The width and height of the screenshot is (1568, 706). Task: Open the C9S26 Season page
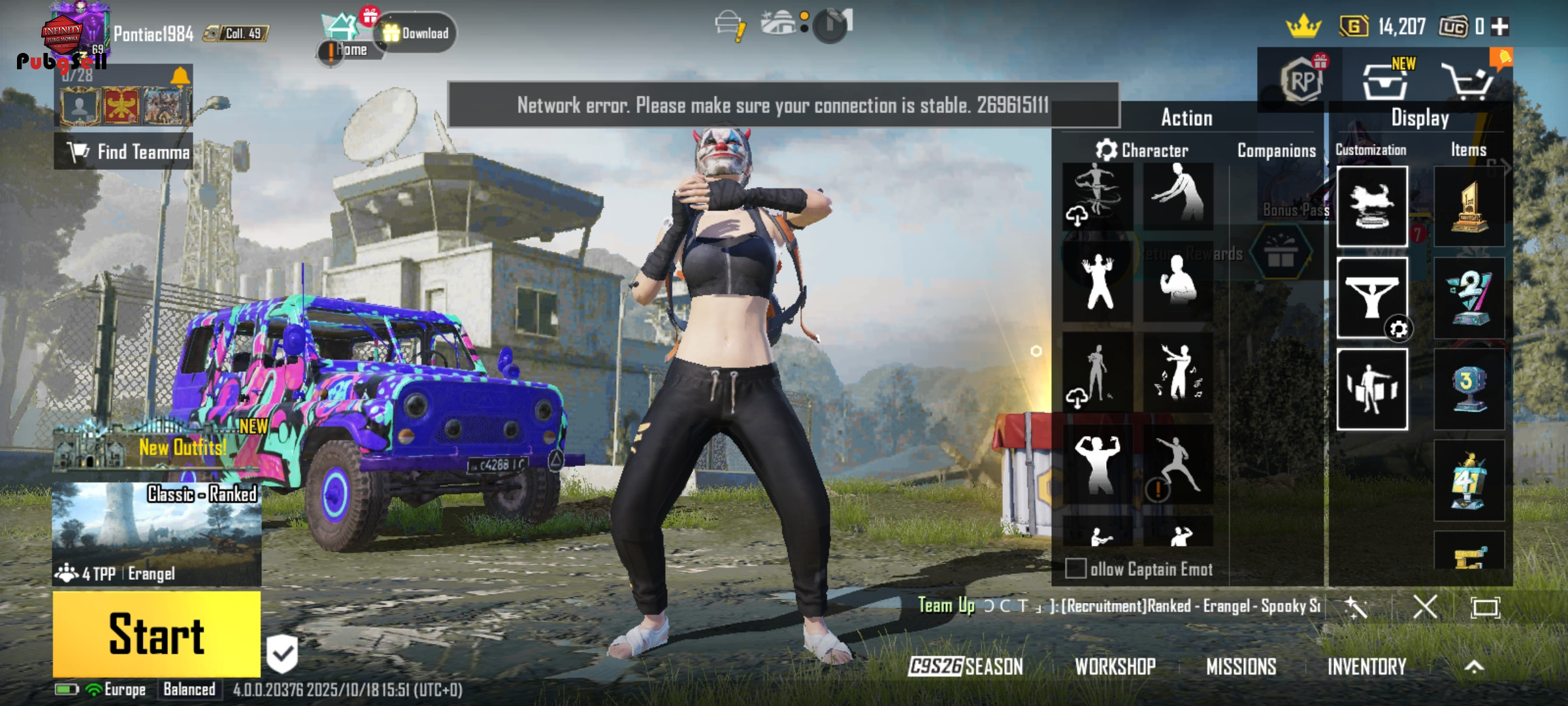point(966,667)
